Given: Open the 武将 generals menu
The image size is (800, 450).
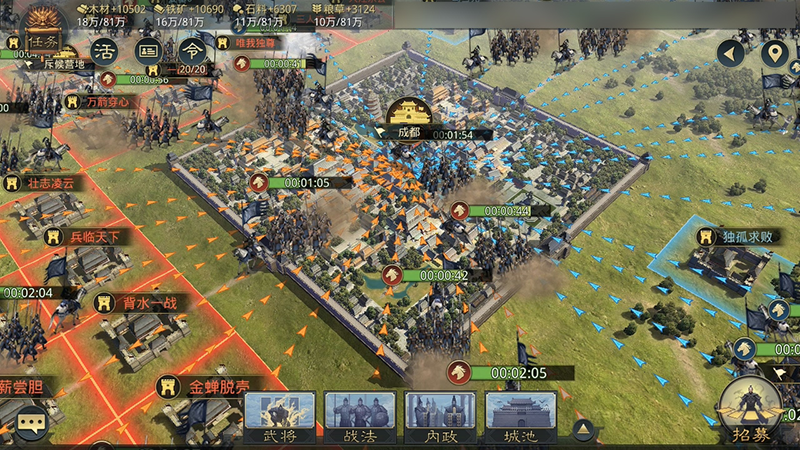Looking at the screenshot, I should coord(280,417).
